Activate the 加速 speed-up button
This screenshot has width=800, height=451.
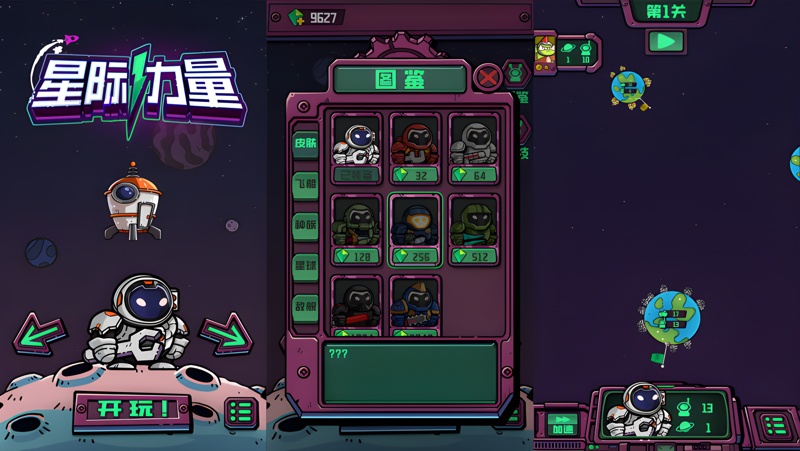[x=562, y=424]
